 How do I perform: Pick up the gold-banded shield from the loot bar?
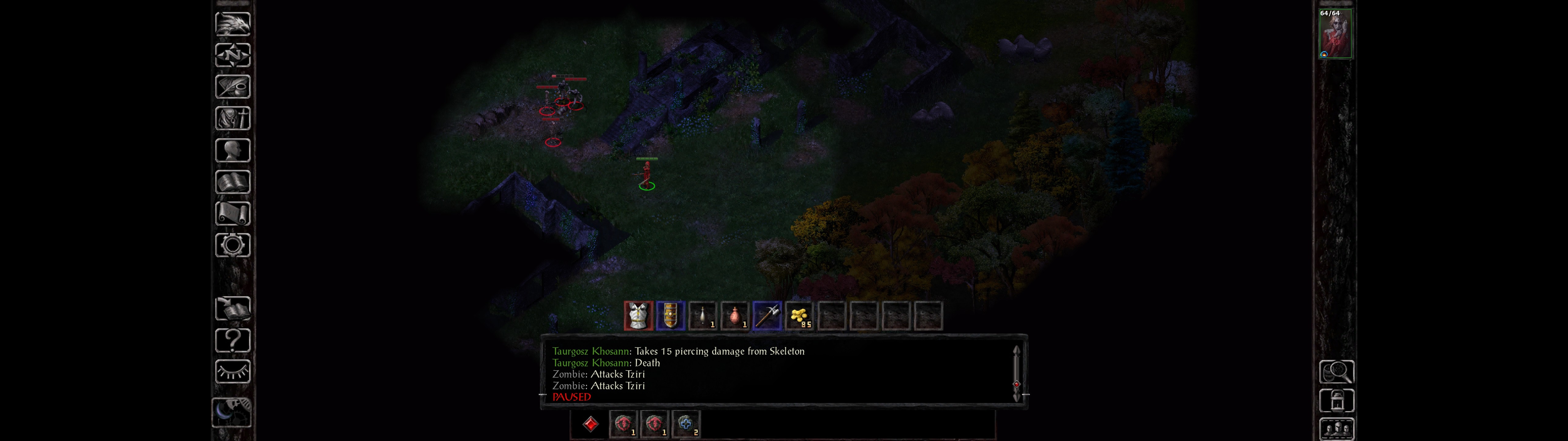click(670, 316)
